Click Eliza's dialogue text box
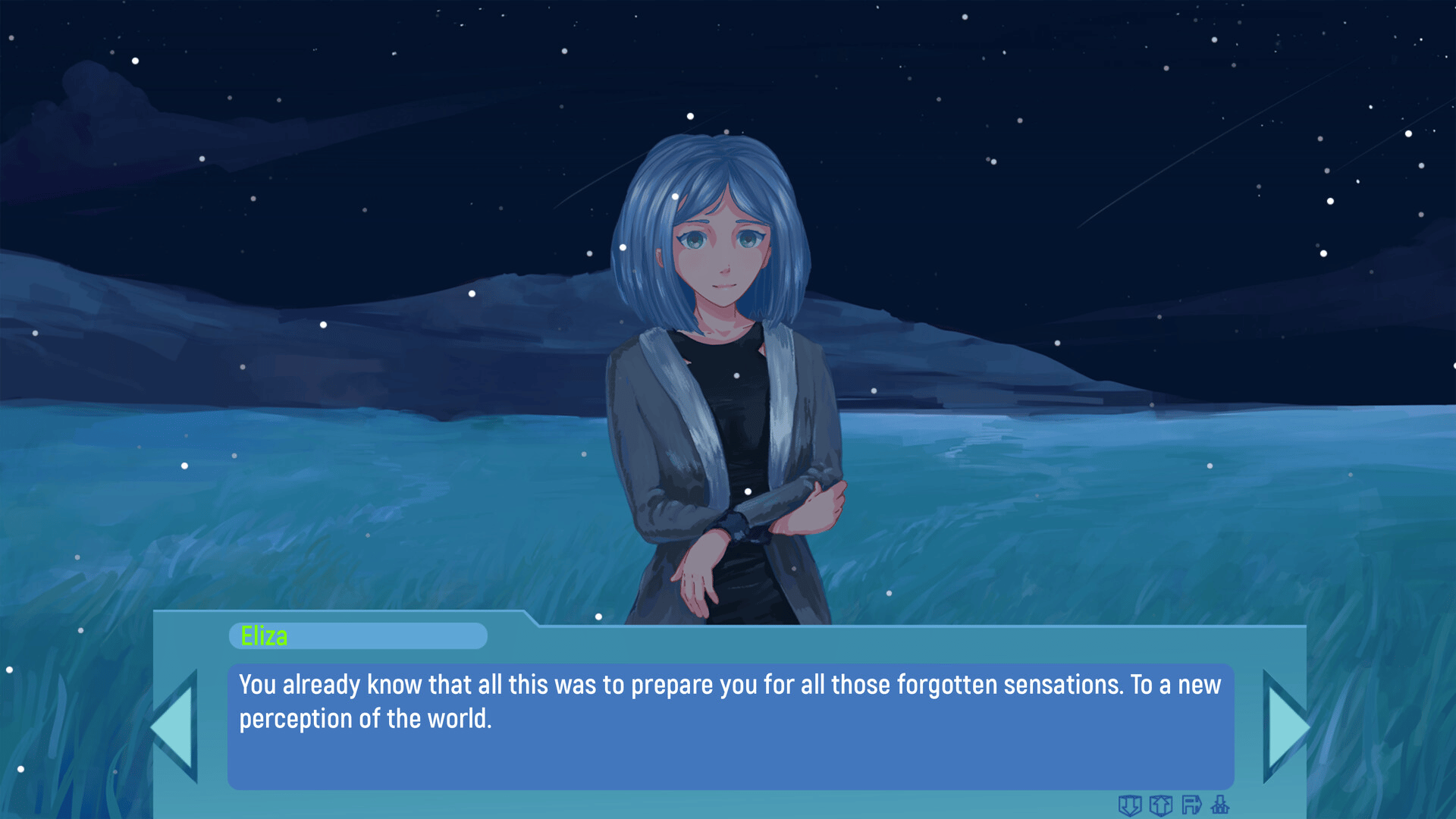This screenshot has width=1456, height=819. point(730,726)
